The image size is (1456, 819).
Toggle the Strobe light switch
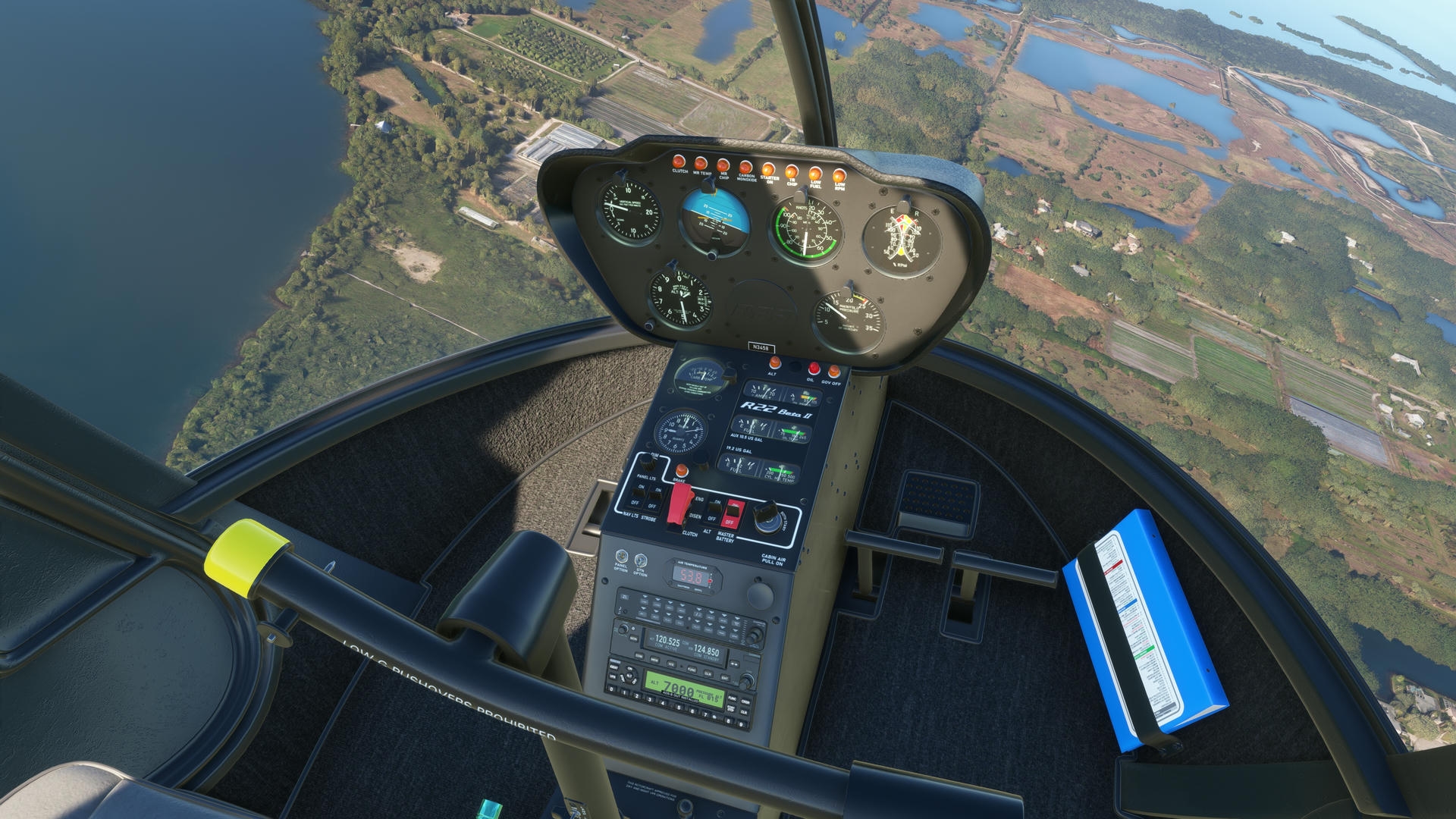[x=655, y=497]
